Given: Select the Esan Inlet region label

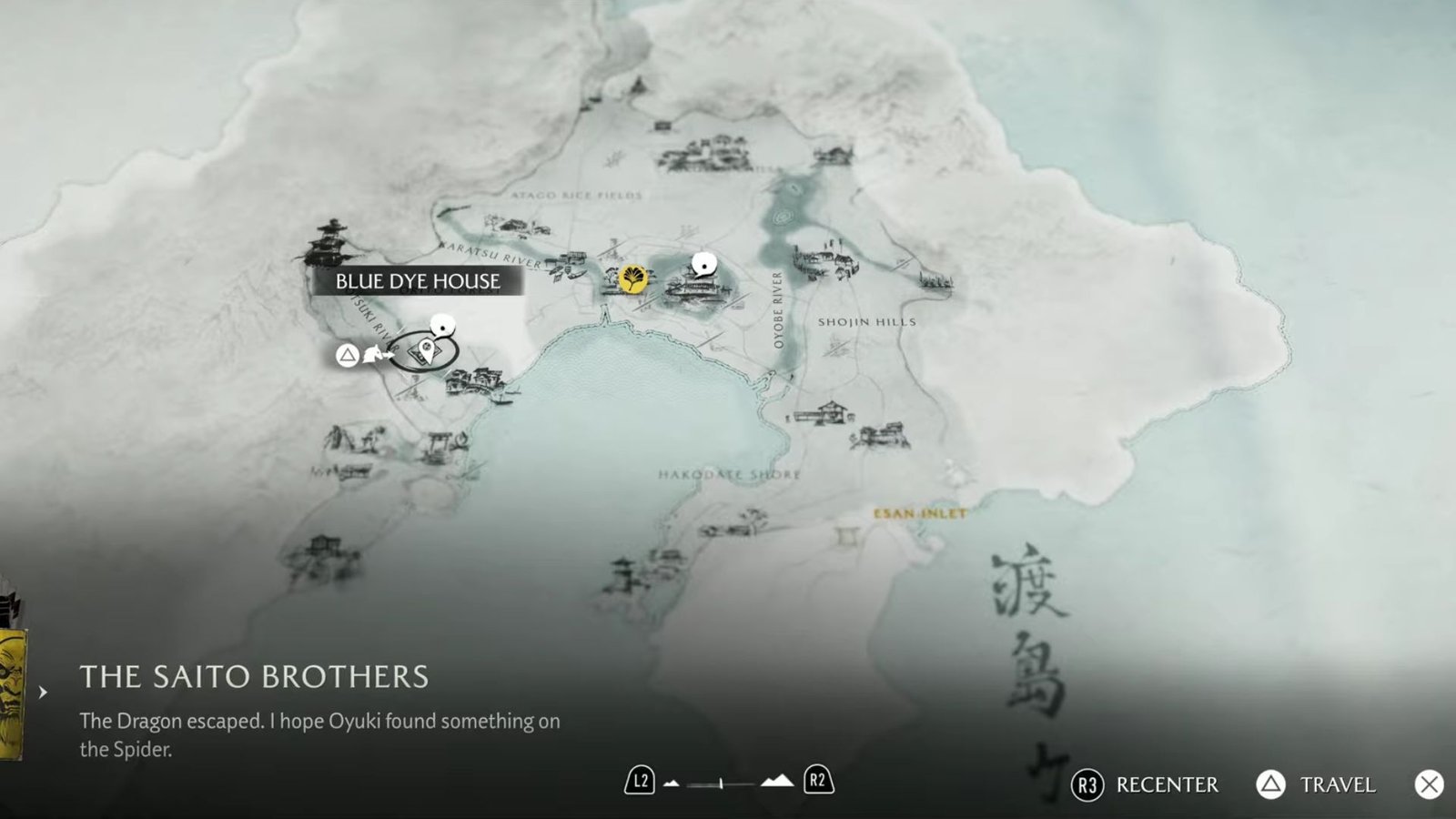Looking at the screenshot, I should click(x=920, y=514).
